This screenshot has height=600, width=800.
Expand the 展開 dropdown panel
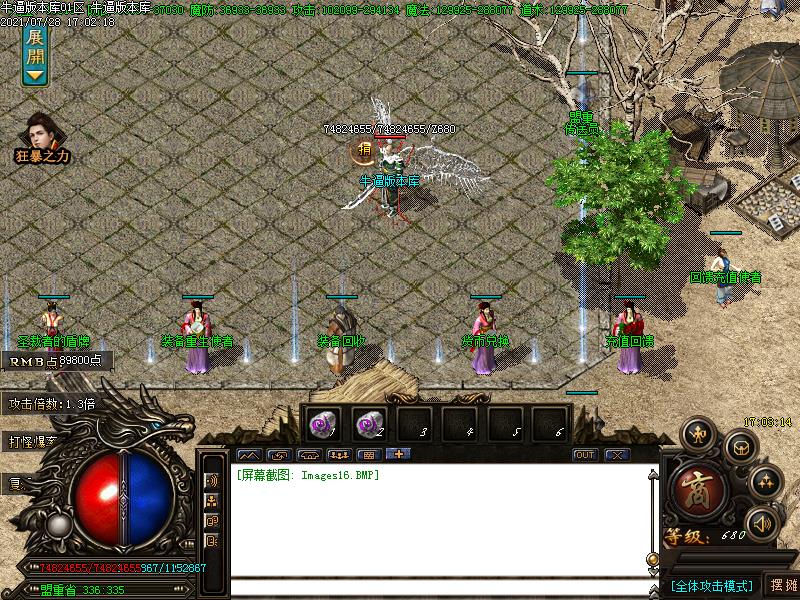[x=35, y=54]
